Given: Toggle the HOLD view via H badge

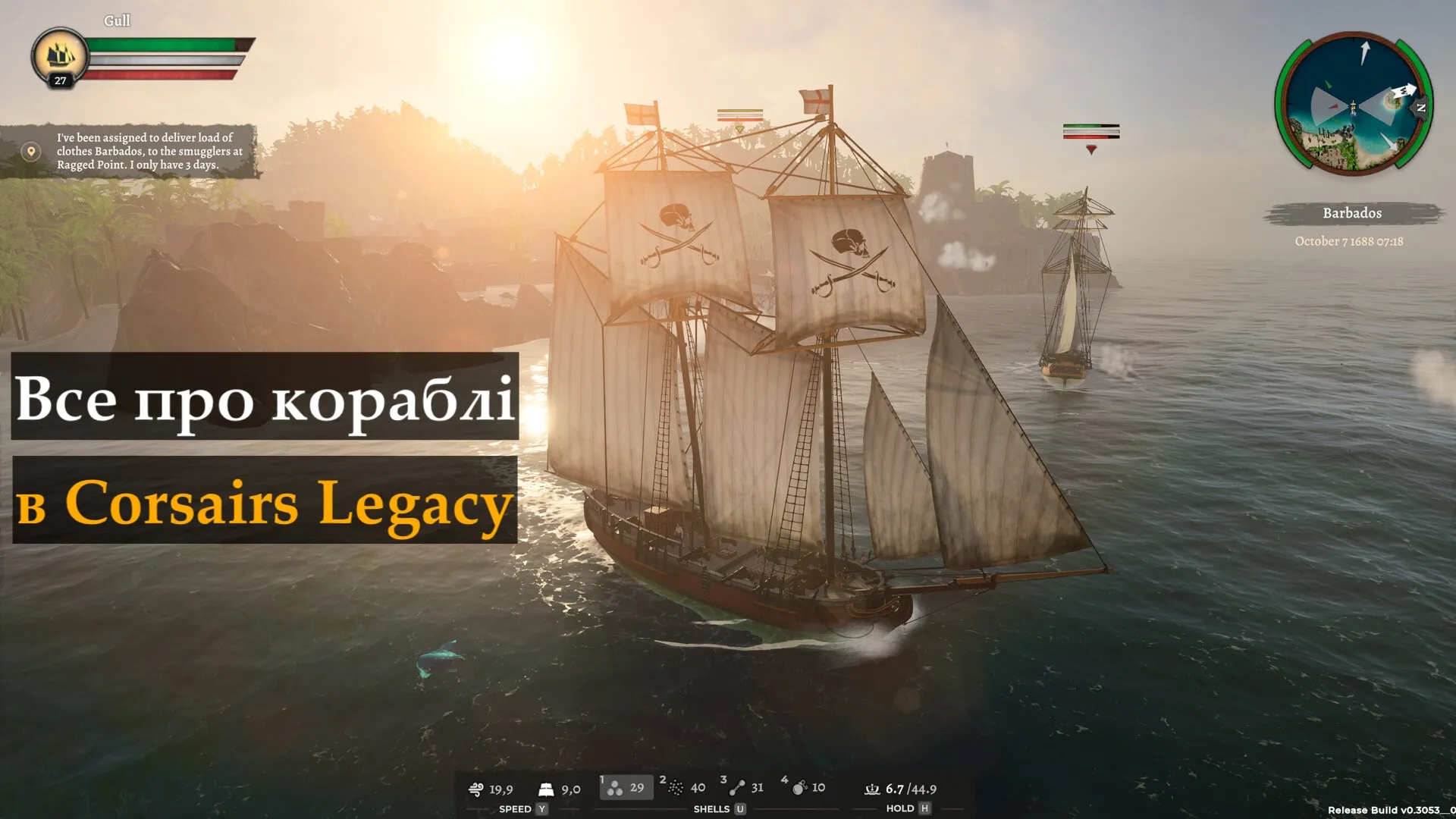Looking at the screenshot, I should [x=924, y=808].
